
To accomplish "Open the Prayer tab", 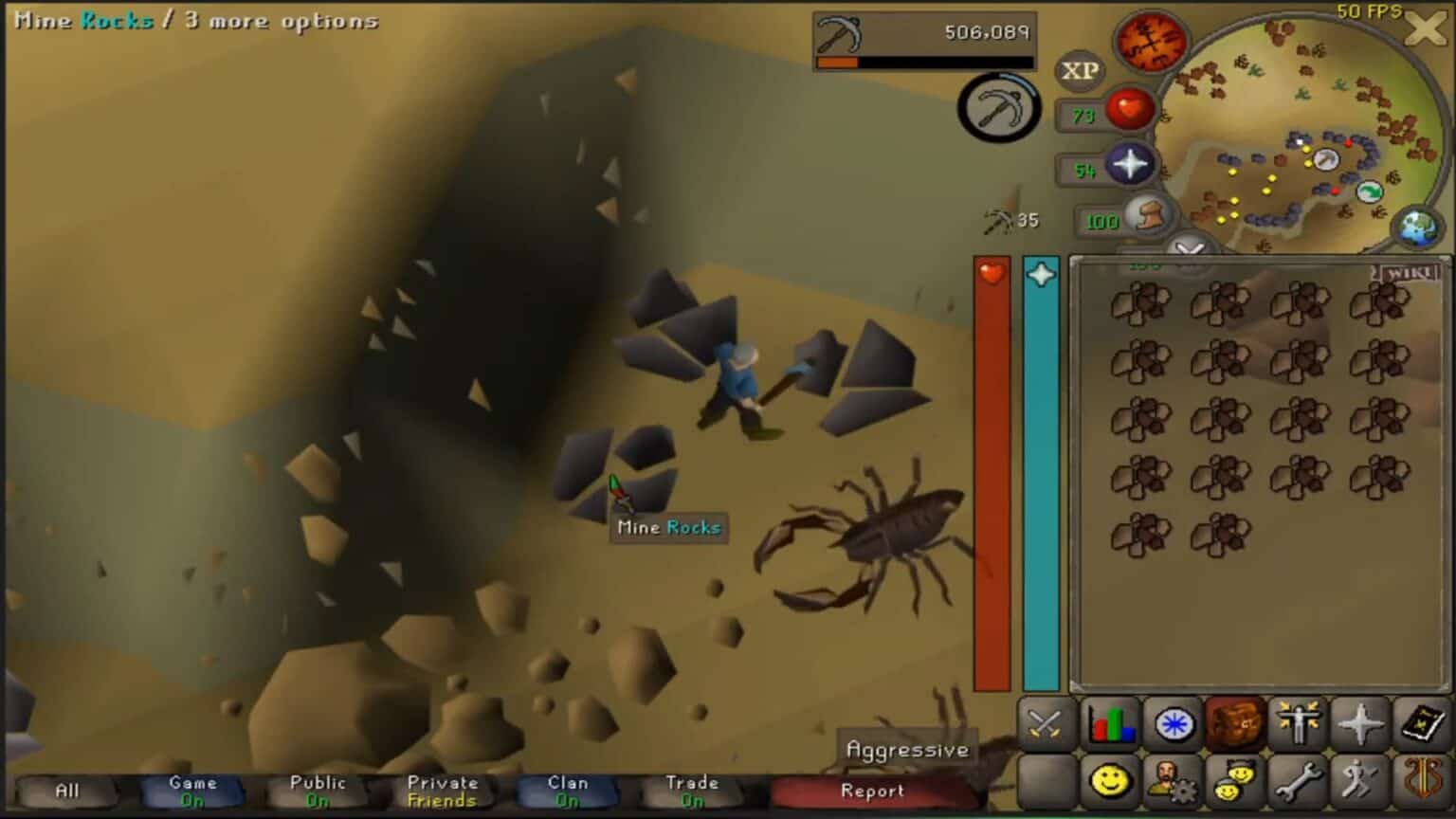I will pos(1362,725).
